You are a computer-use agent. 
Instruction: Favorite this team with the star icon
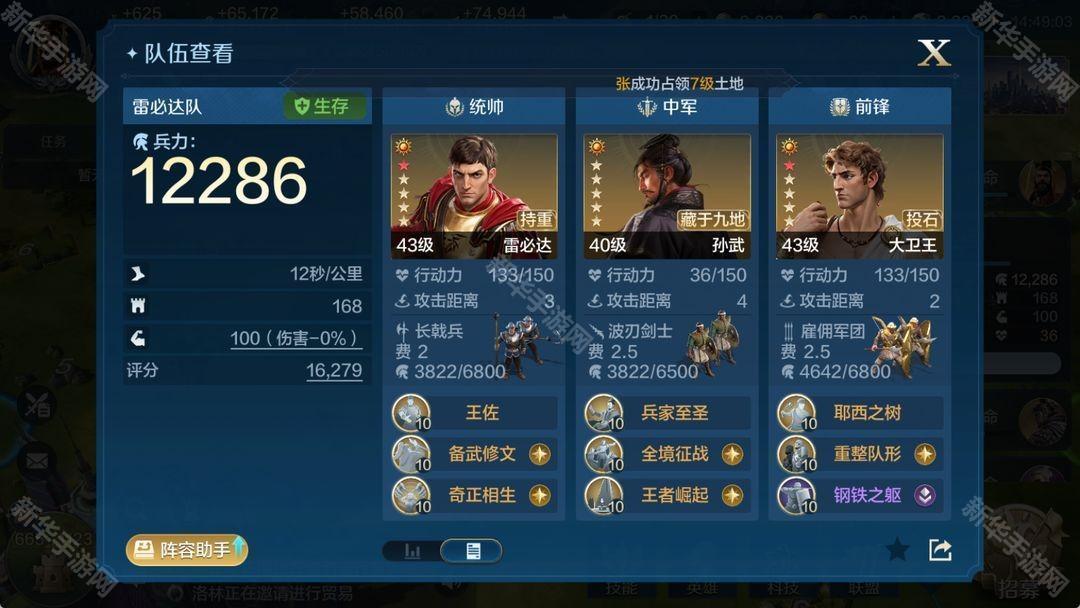point(897,549)
